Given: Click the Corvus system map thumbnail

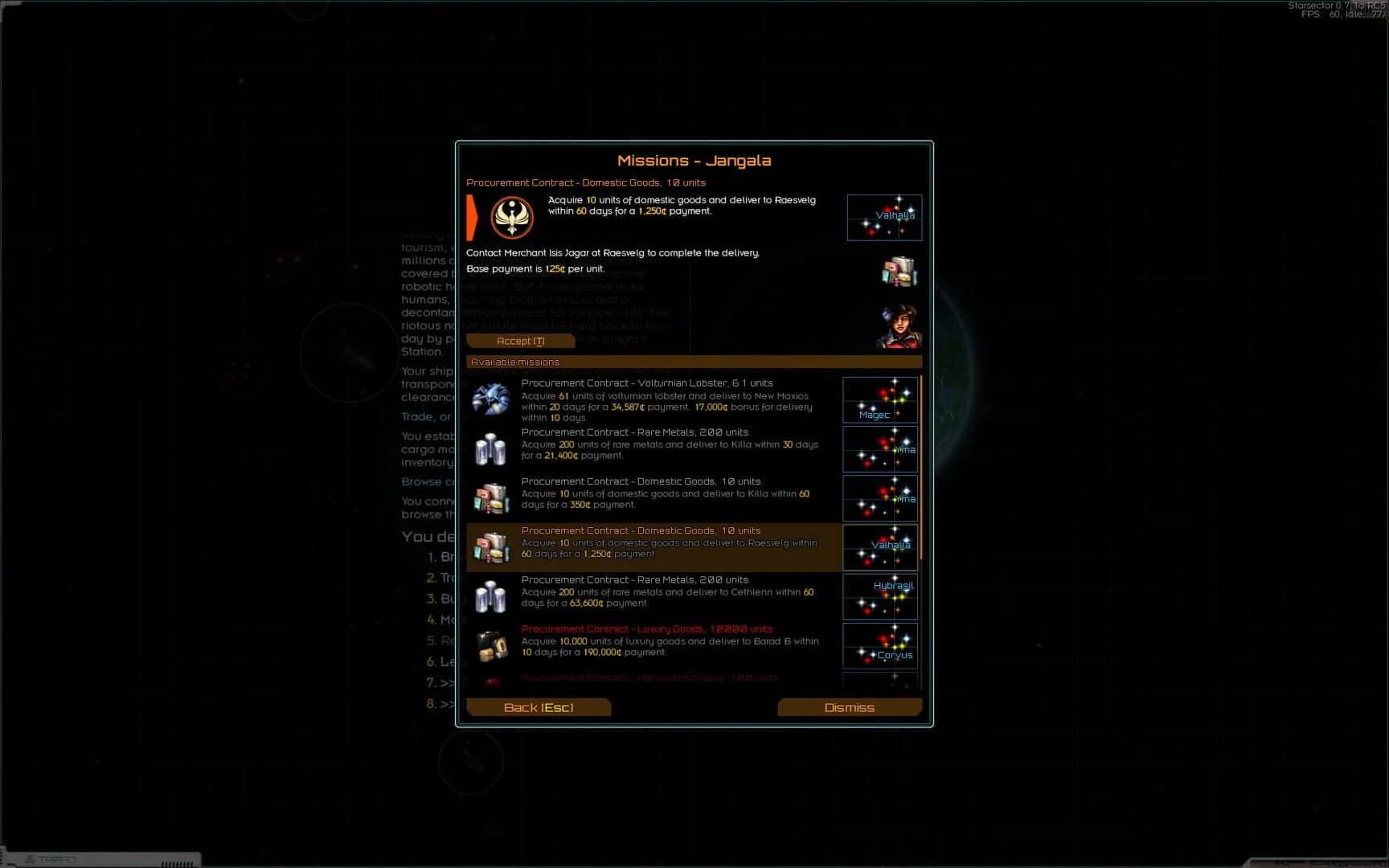Looking at the screenshot, I should click(879, 645).
